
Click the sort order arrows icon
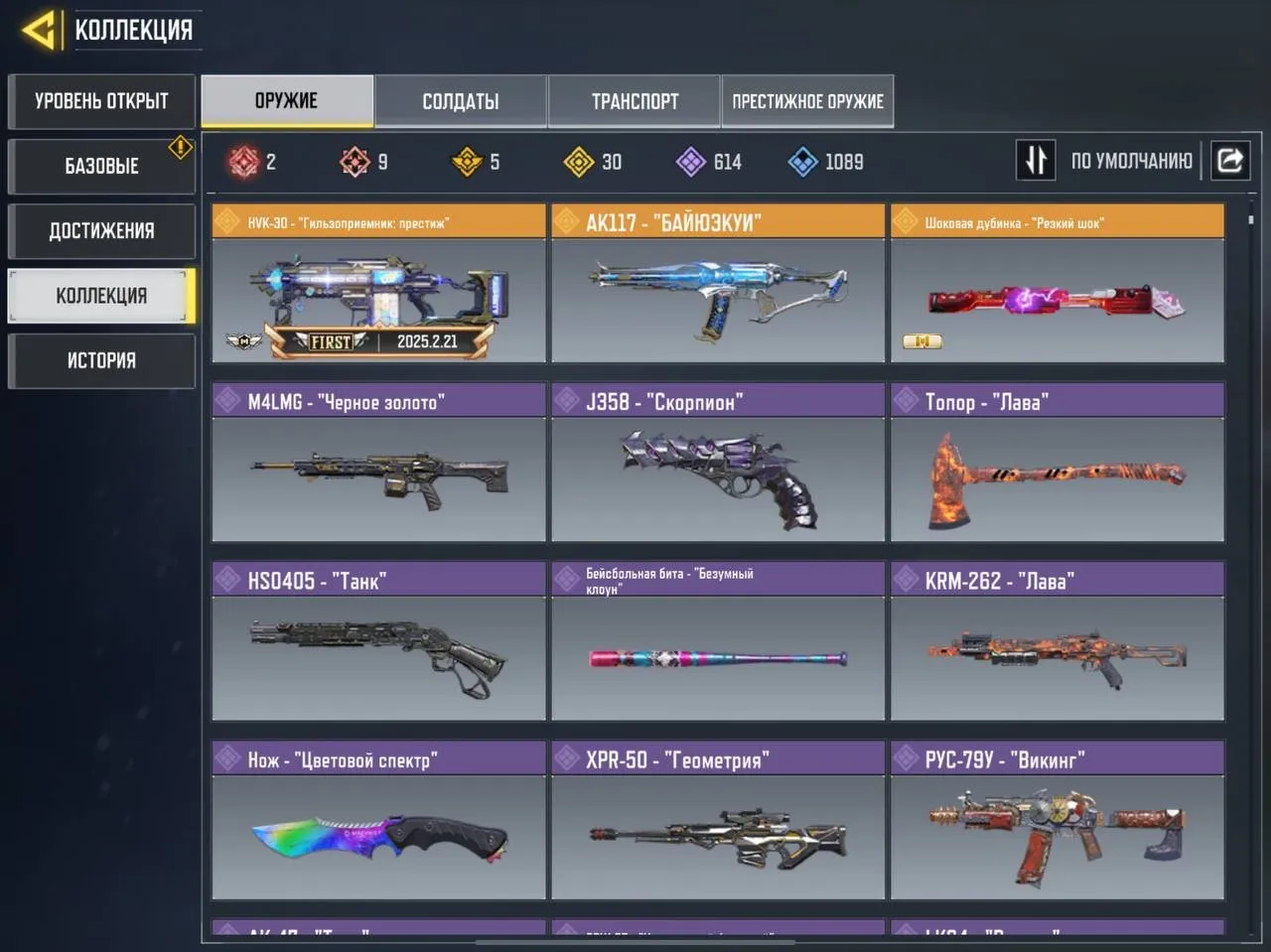1035,160
